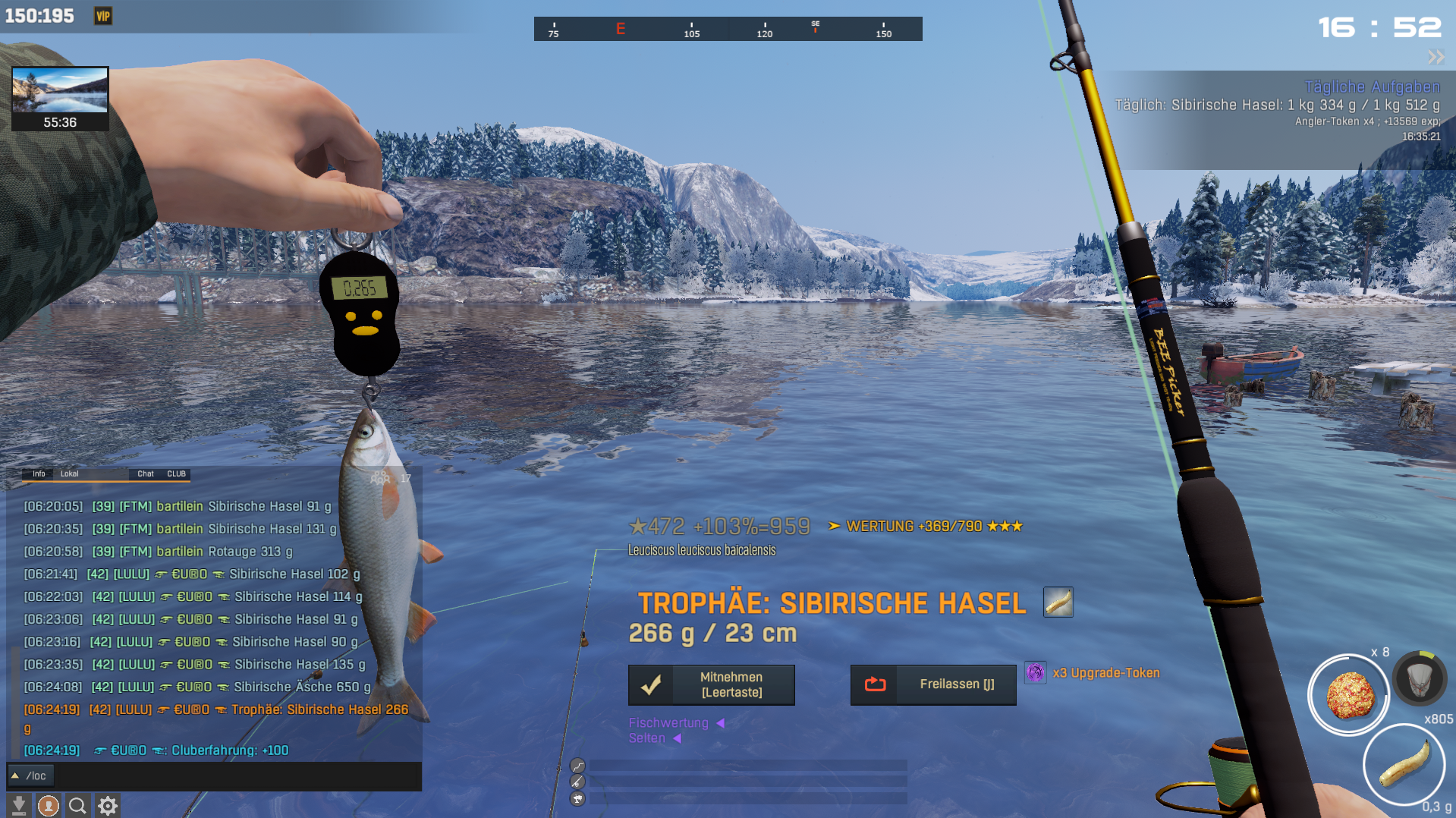The image size is (1456, 818).
Task: Show the online players list icon
Action: [x=380, y=478]
